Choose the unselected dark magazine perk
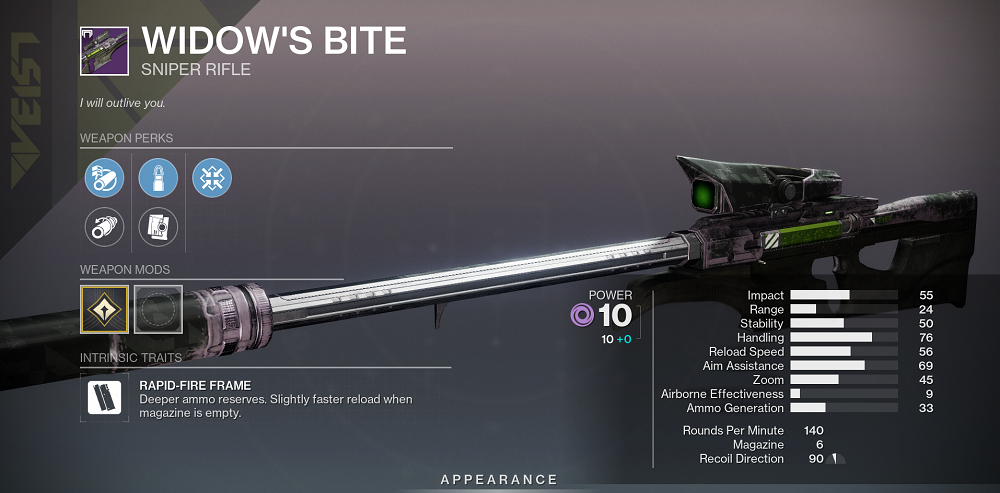 (x=158, y=227)
